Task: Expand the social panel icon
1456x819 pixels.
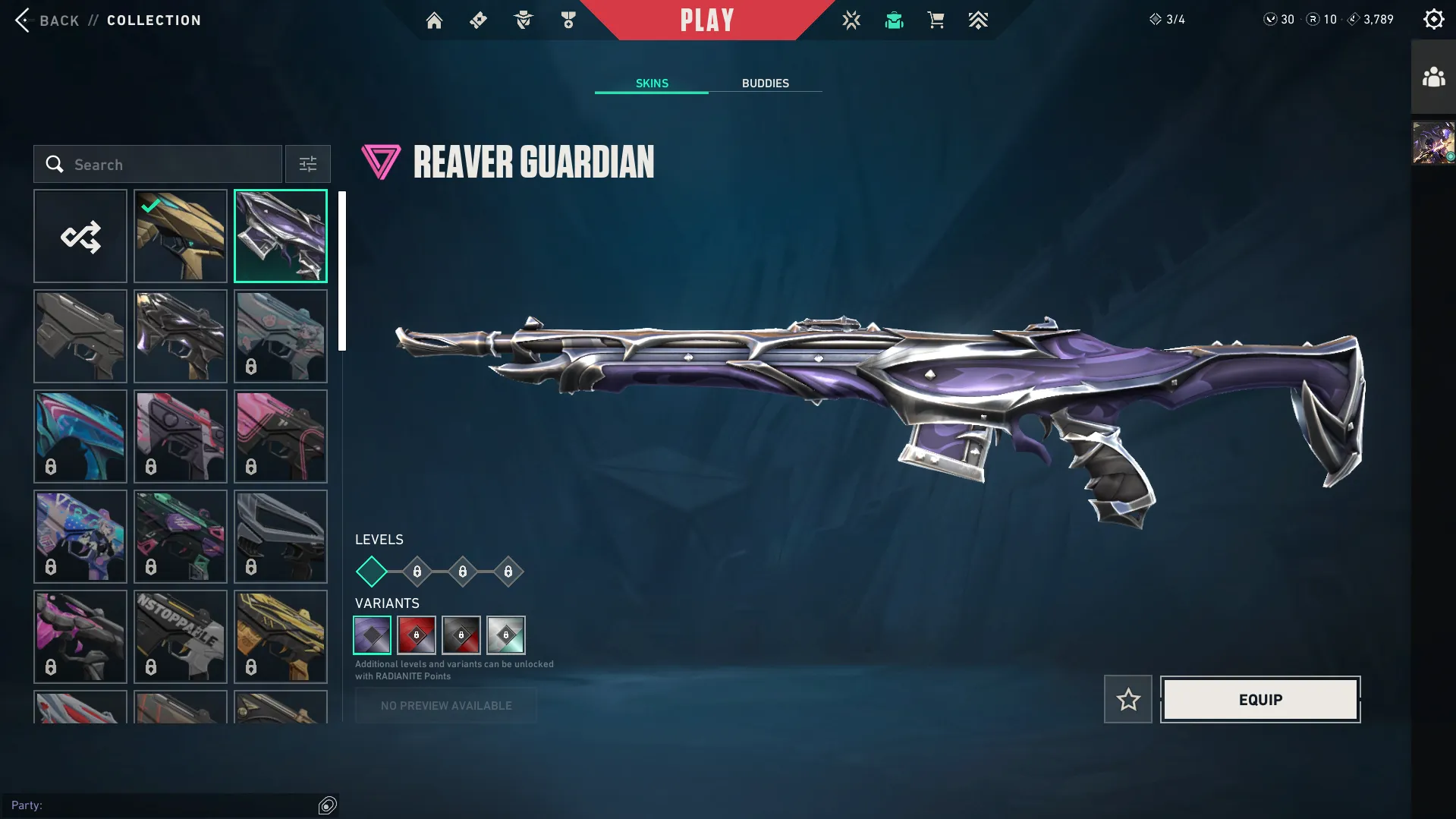Action: [1432, 76]
